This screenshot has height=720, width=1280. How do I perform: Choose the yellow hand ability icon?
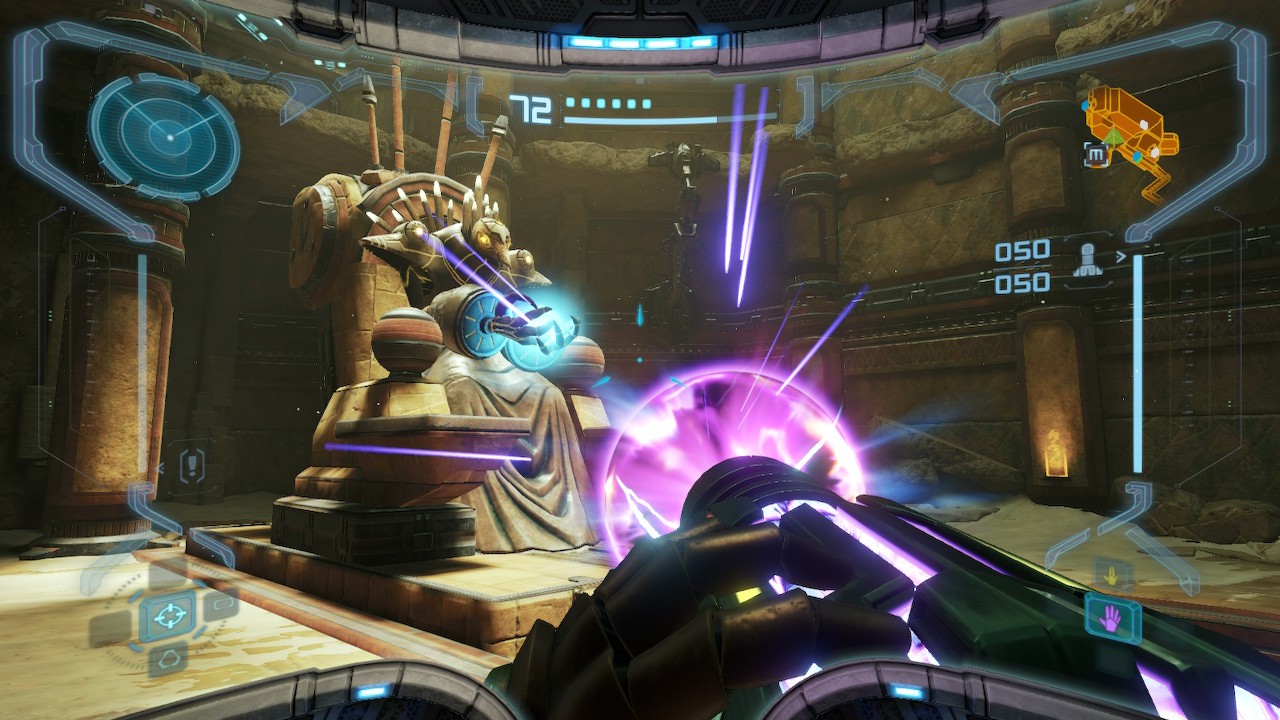point(1111,576)
